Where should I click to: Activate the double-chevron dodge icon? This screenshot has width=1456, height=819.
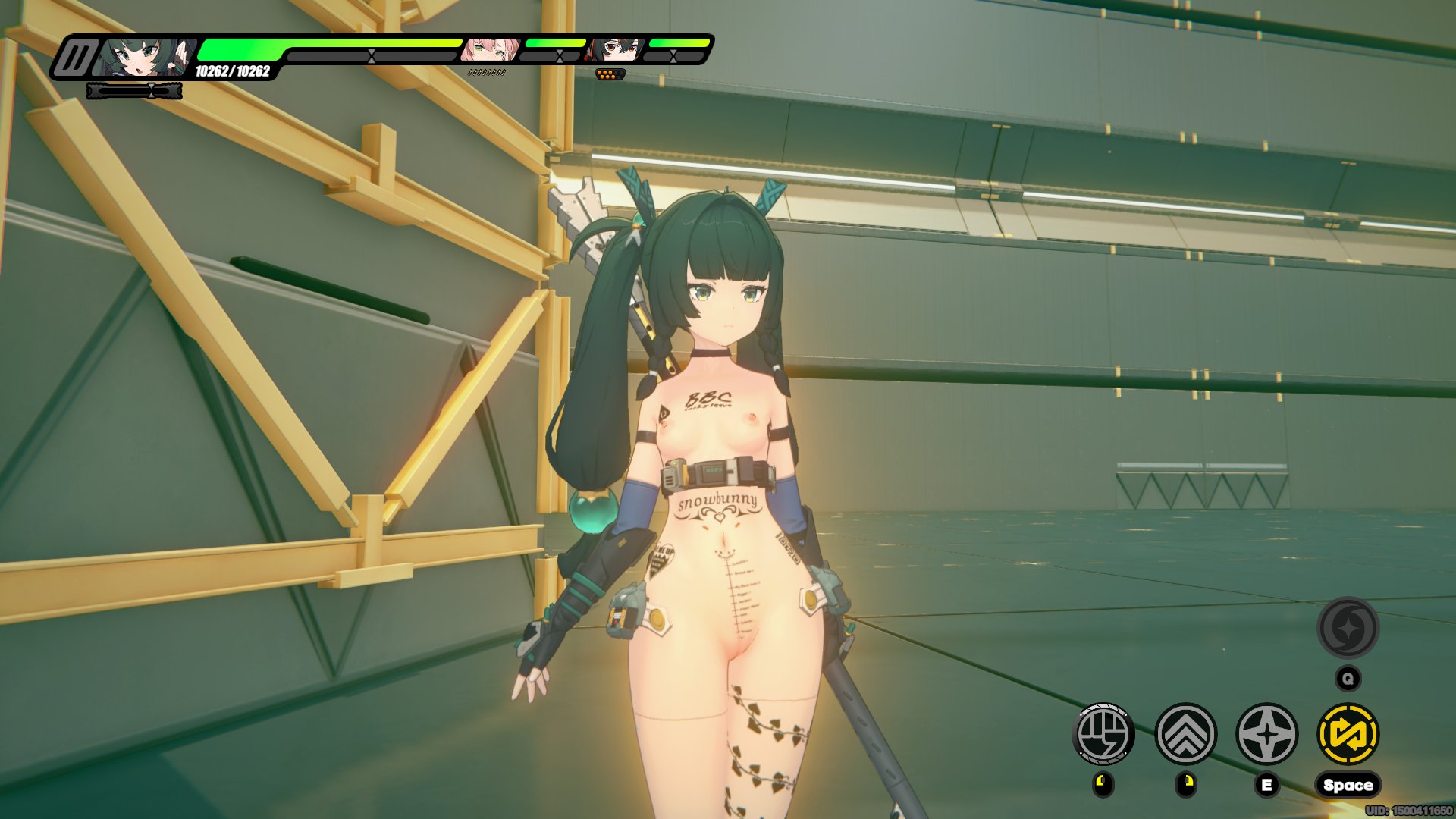coord(1185,734)
